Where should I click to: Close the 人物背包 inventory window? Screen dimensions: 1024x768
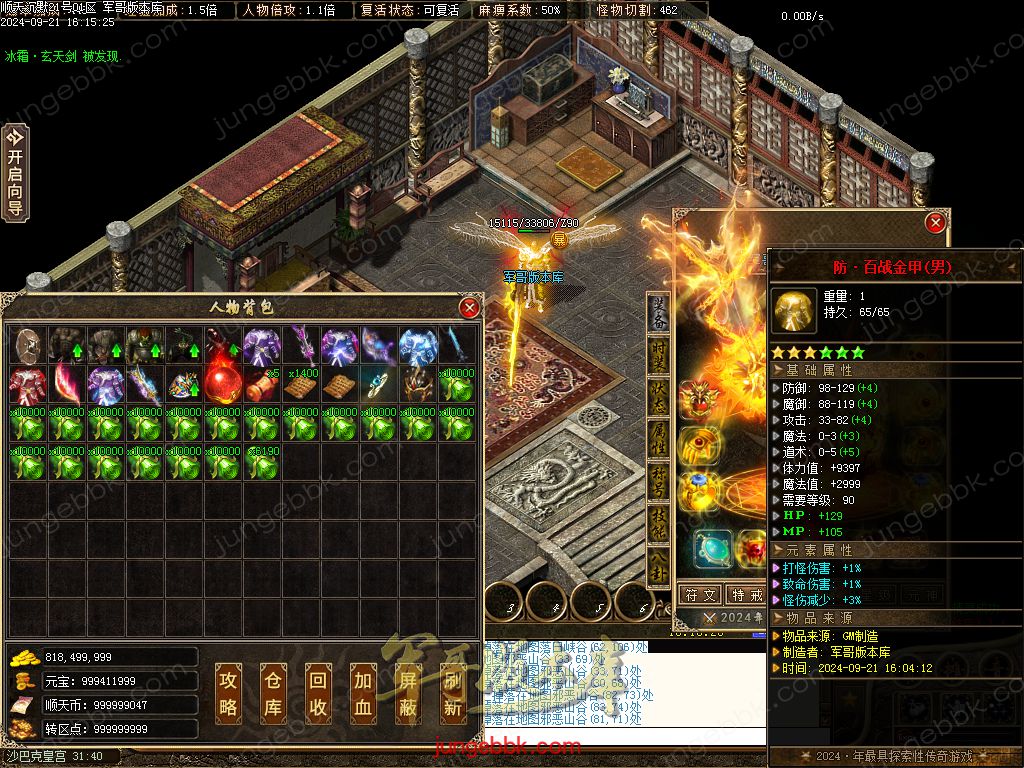468,308
